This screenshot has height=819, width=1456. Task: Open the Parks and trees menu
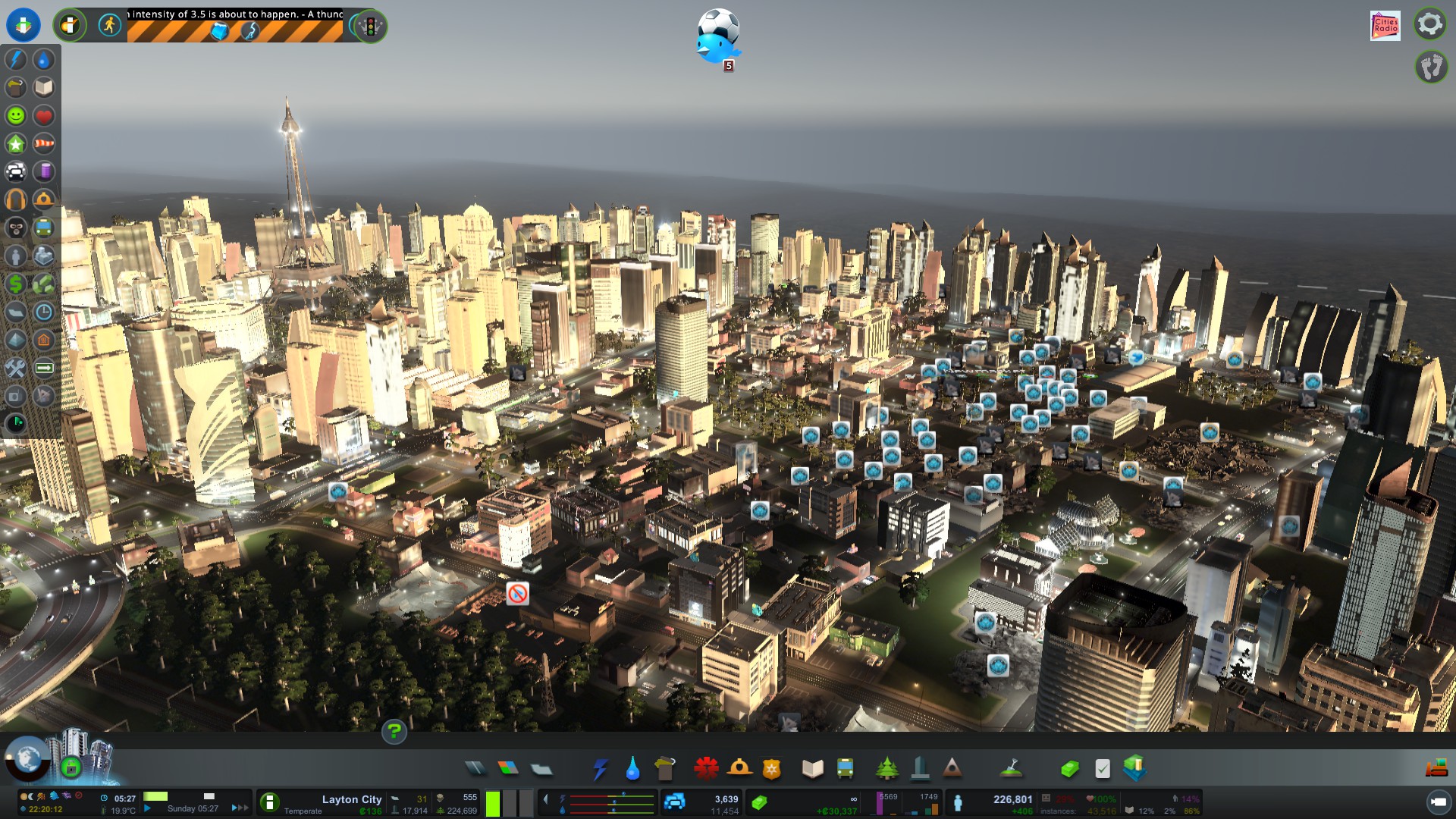point(886,769)
